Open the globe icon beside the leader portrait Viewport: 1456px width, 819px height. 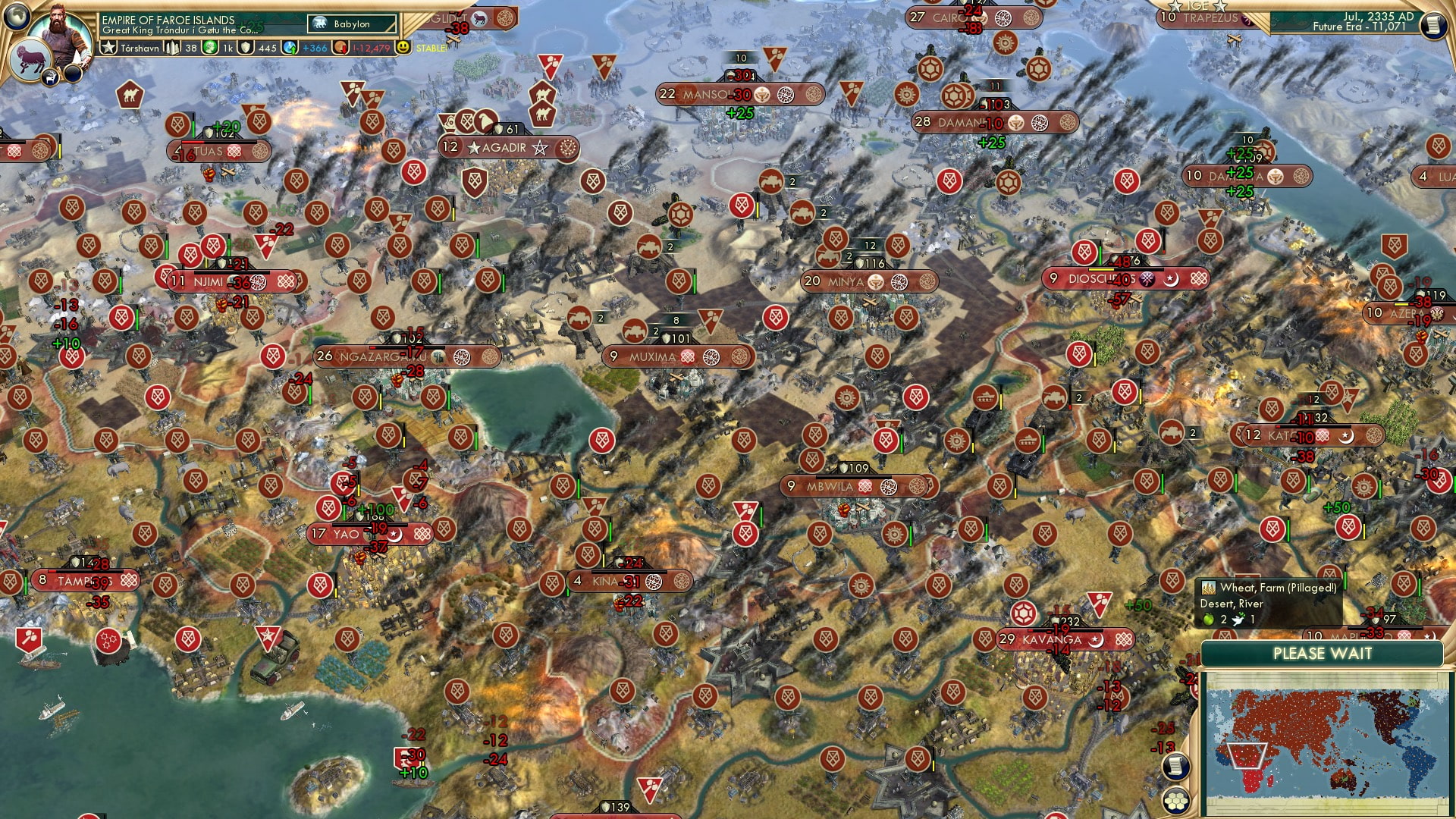point(15,15)
